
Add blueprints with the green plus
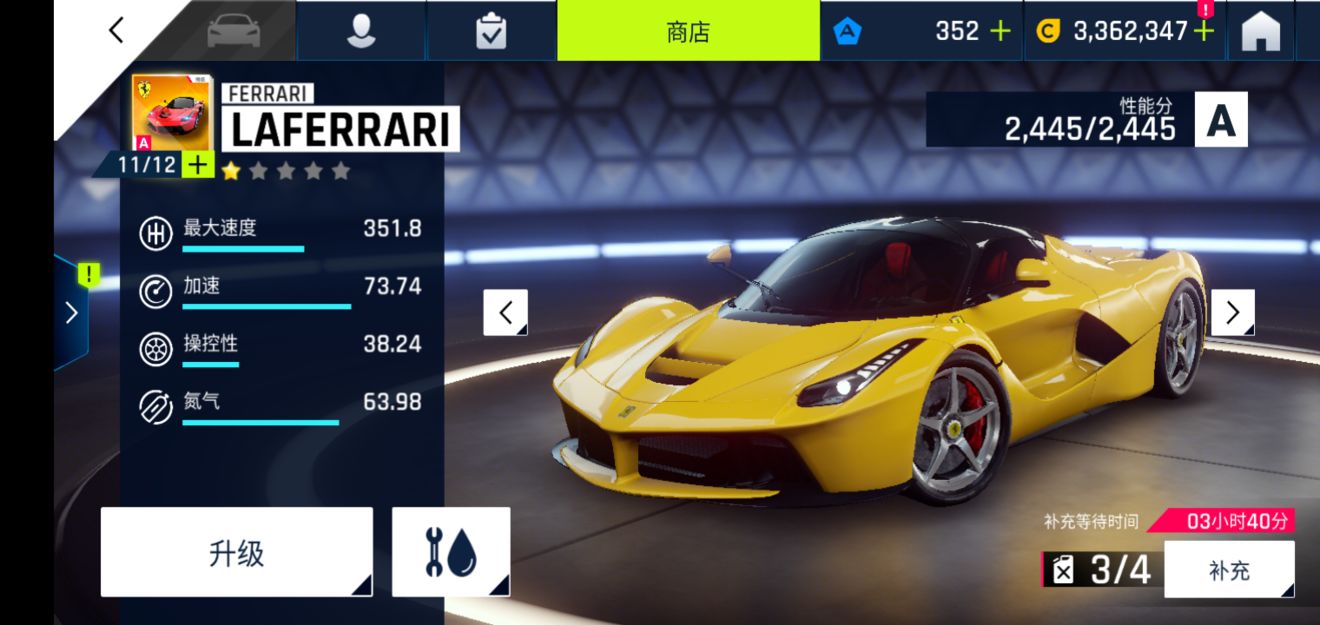(x=199, y=165)
